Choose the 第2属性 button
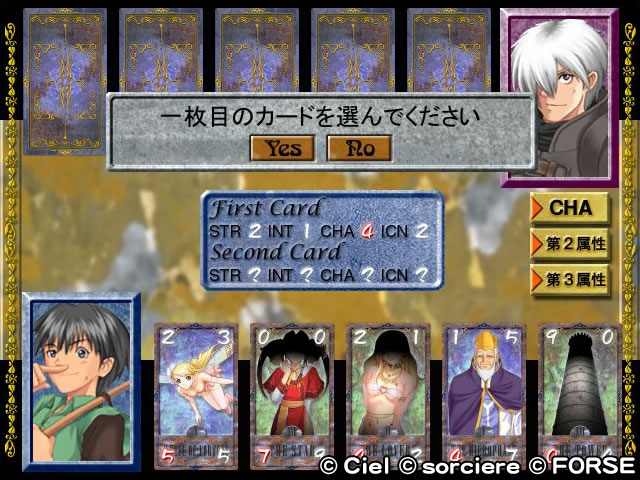The image size is (640, 480). tap(570, 243)
